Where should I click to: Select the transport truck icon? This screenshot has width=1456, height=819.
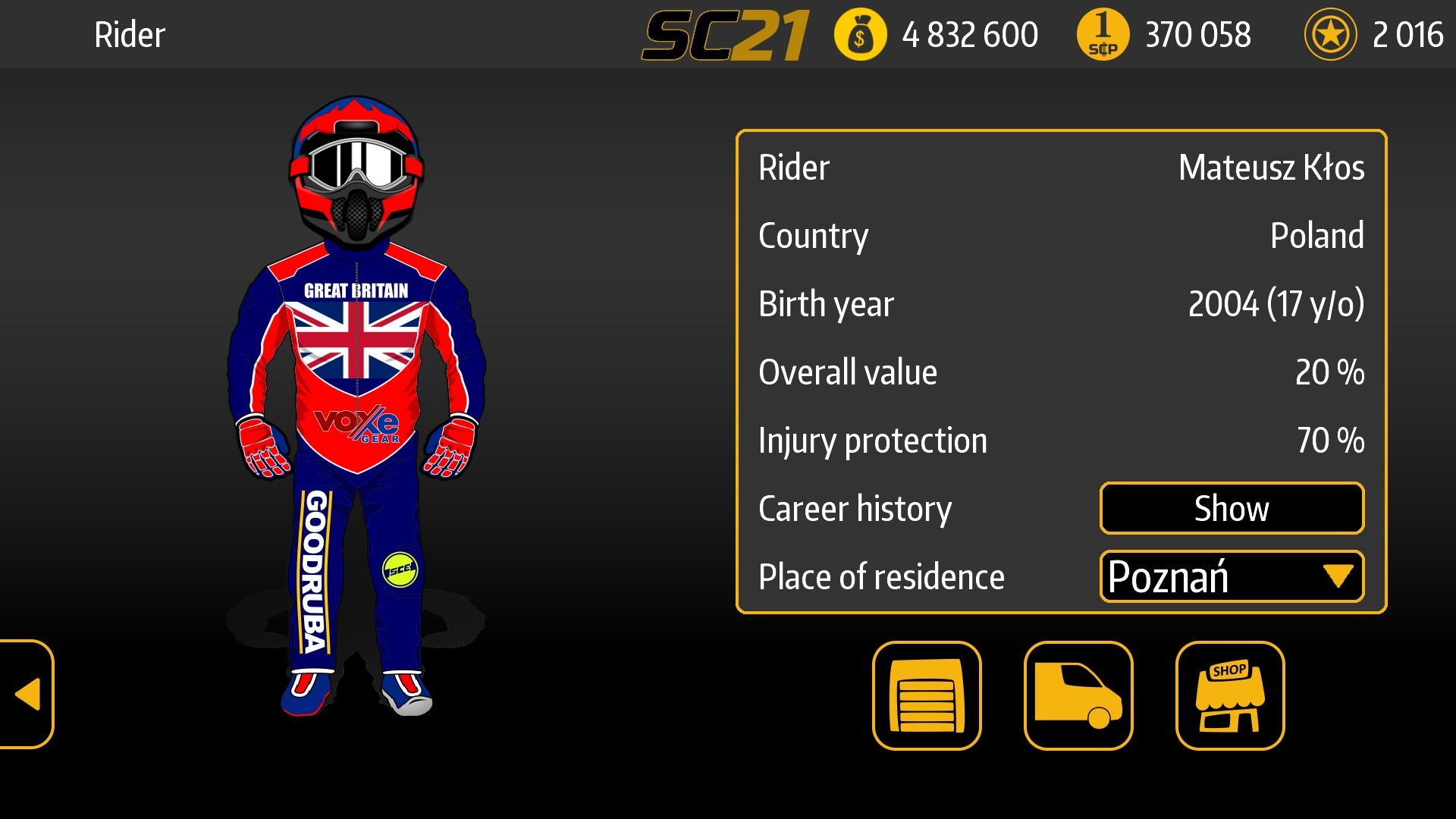[1078, 696]
